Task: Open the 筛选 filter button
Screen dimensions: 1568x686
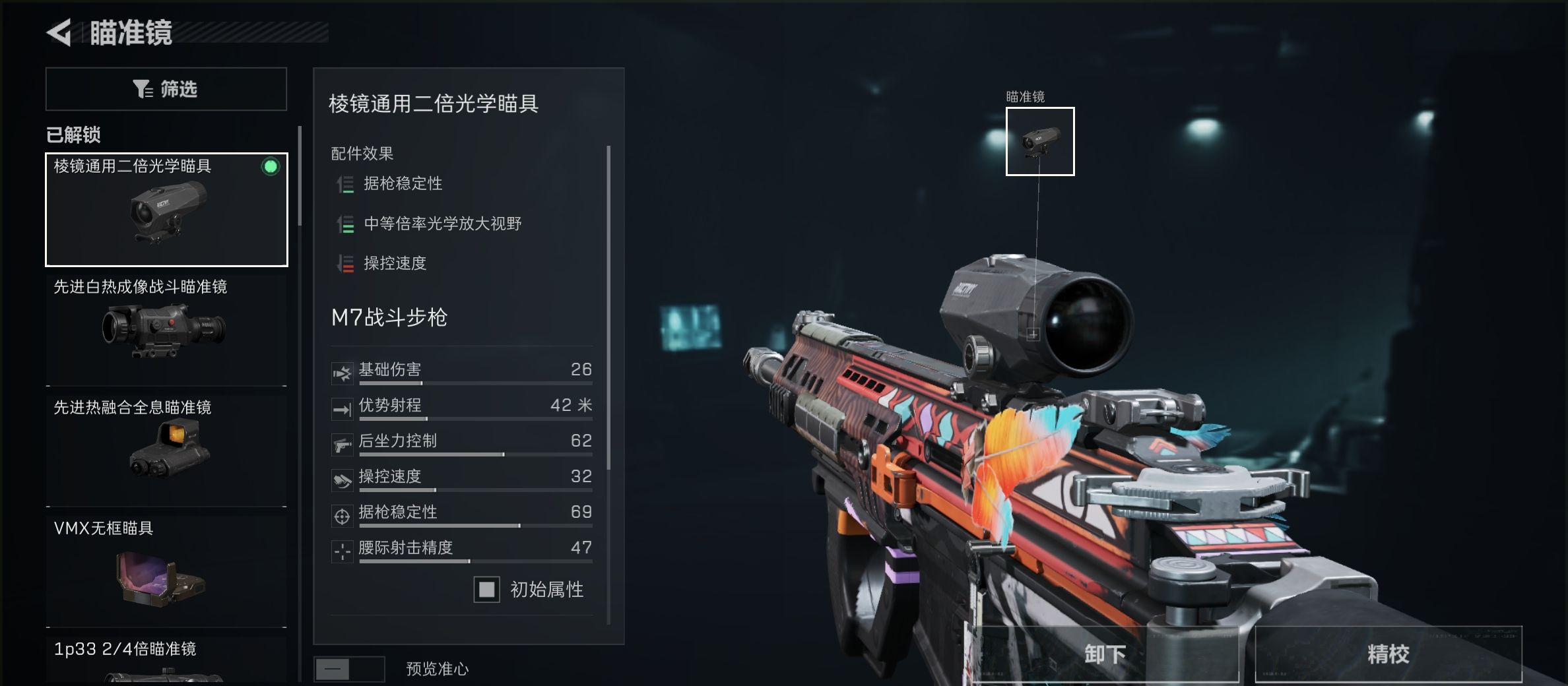Action: (x=166, y=89)
